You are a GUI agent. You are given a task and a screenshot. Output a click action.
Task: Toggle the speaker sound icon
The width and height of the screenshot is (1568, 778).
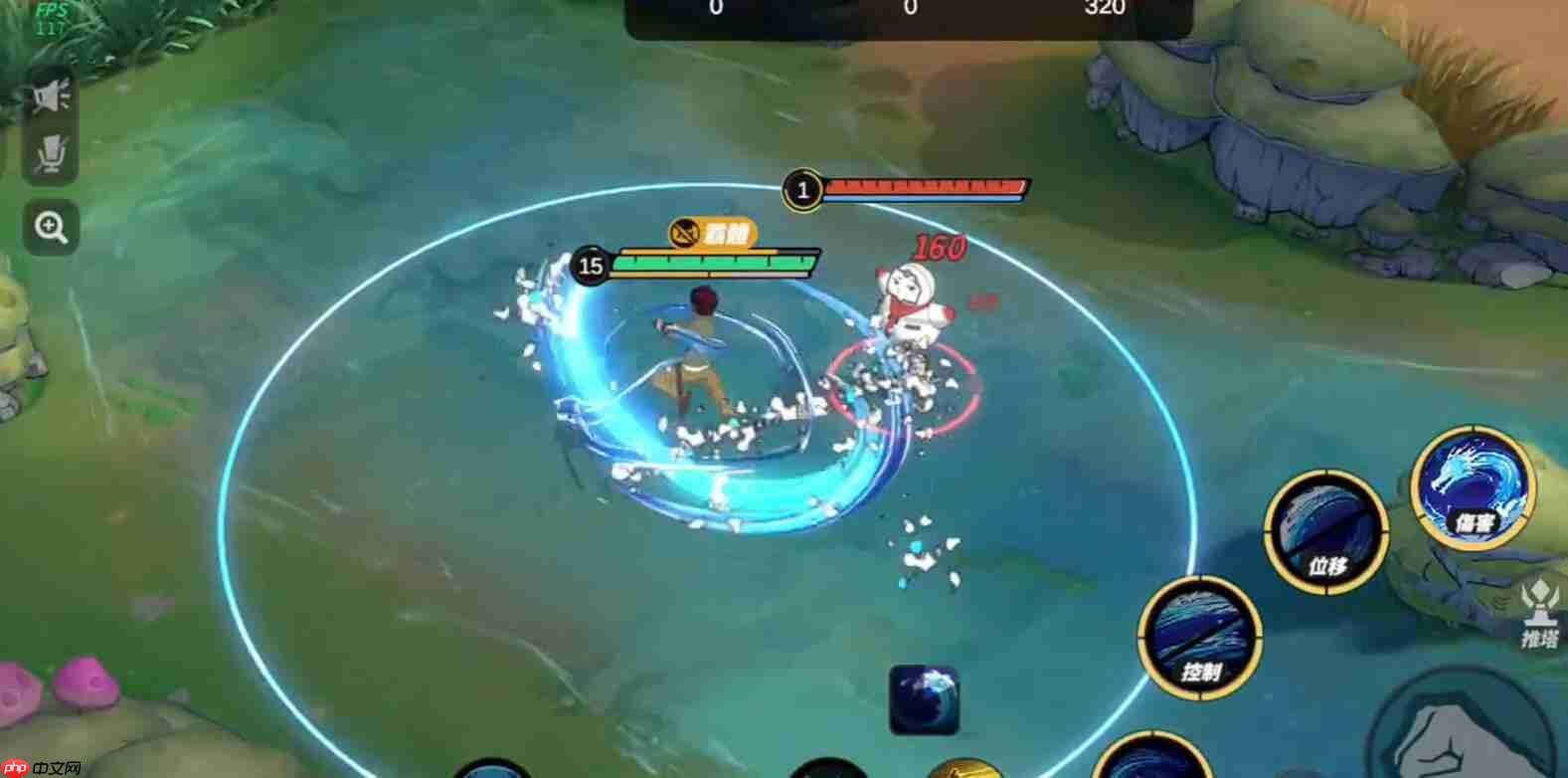51,97
